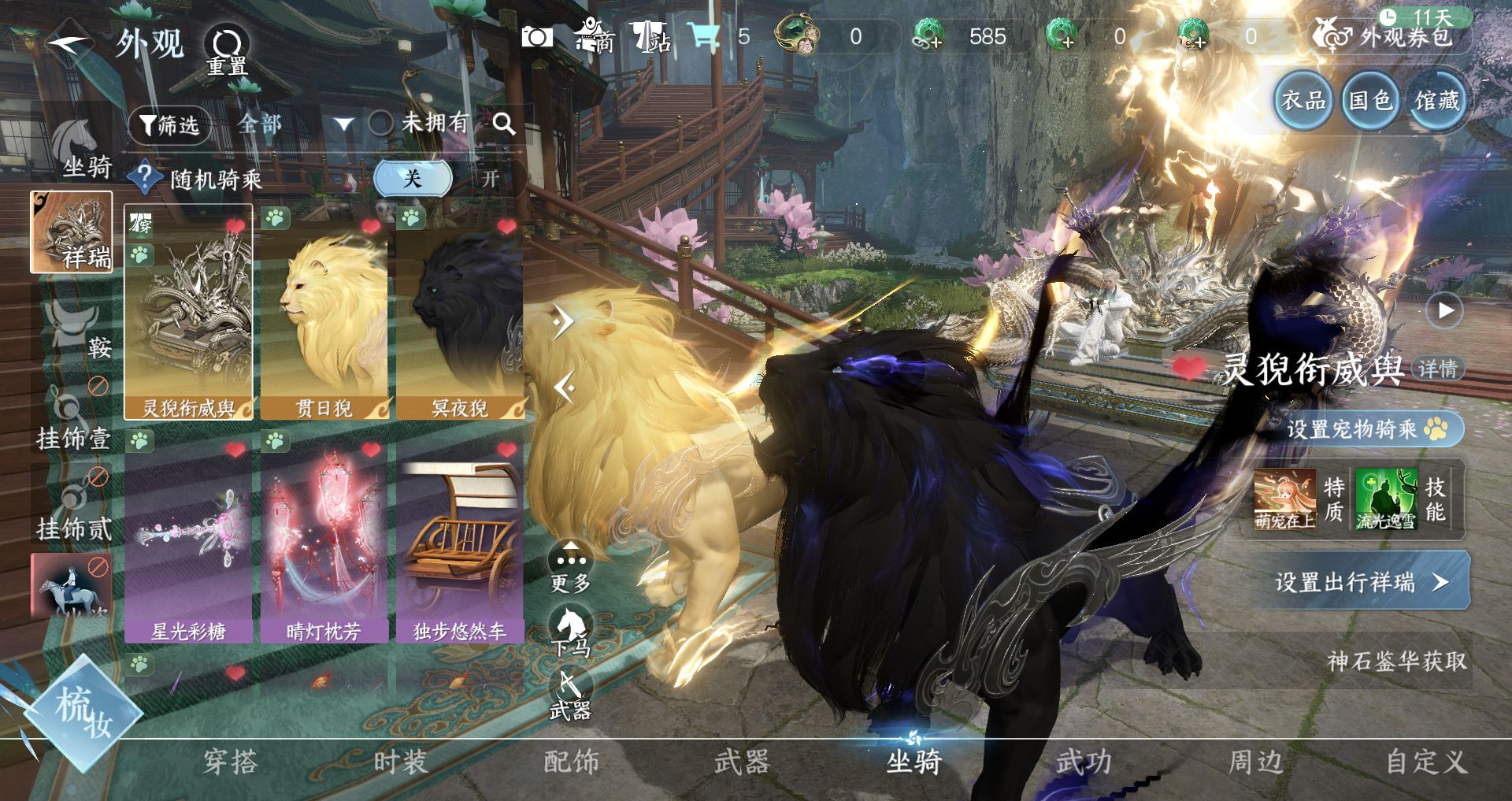Switch to the 武器 bottom tab

point(741,762)
